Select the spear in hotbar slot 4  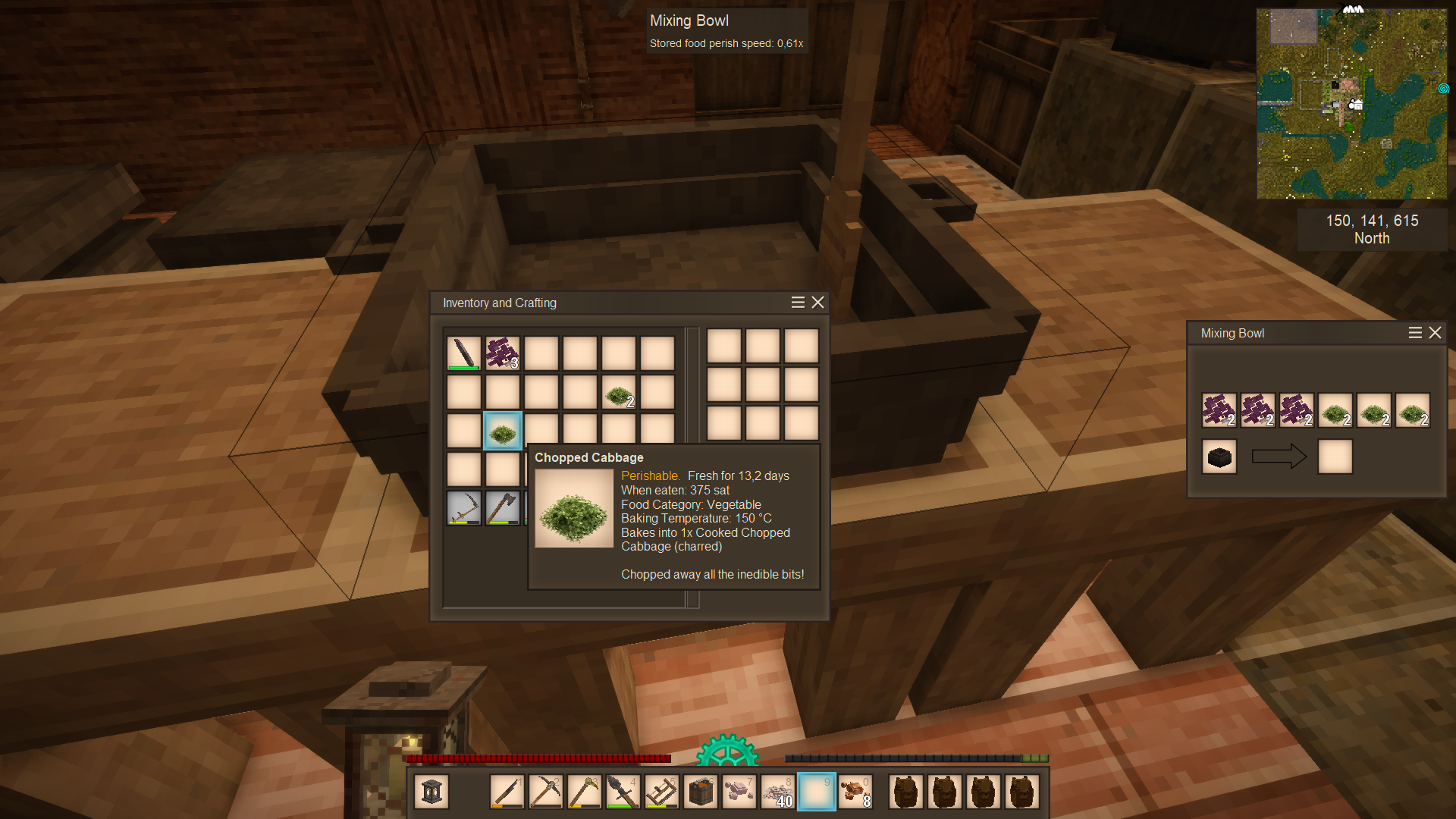pyautogui.click(x=623, y=792)
